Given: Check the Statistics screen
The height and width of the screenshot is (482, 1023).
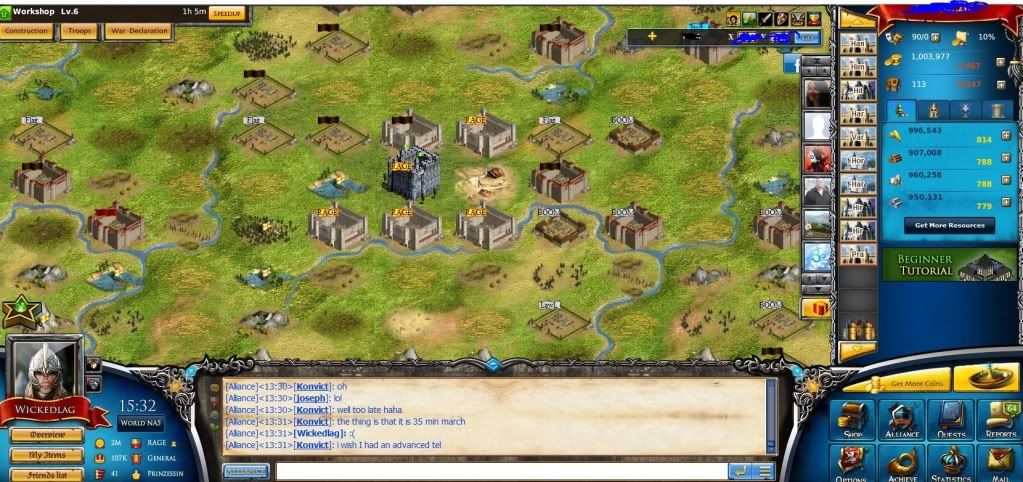Looking at the screenshot, I should click(949, 463).
